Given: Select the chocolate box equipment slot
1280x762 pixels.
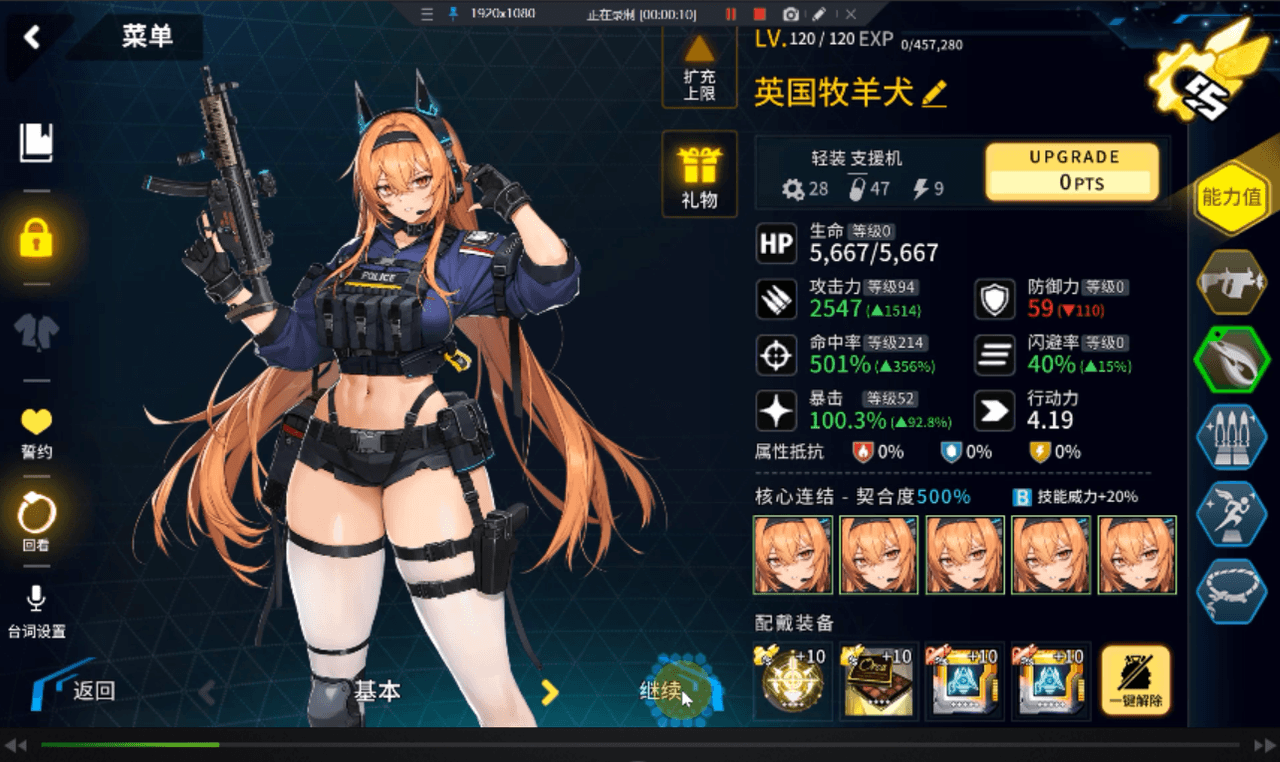Looking at the screenshot, I should pos(879,682).
